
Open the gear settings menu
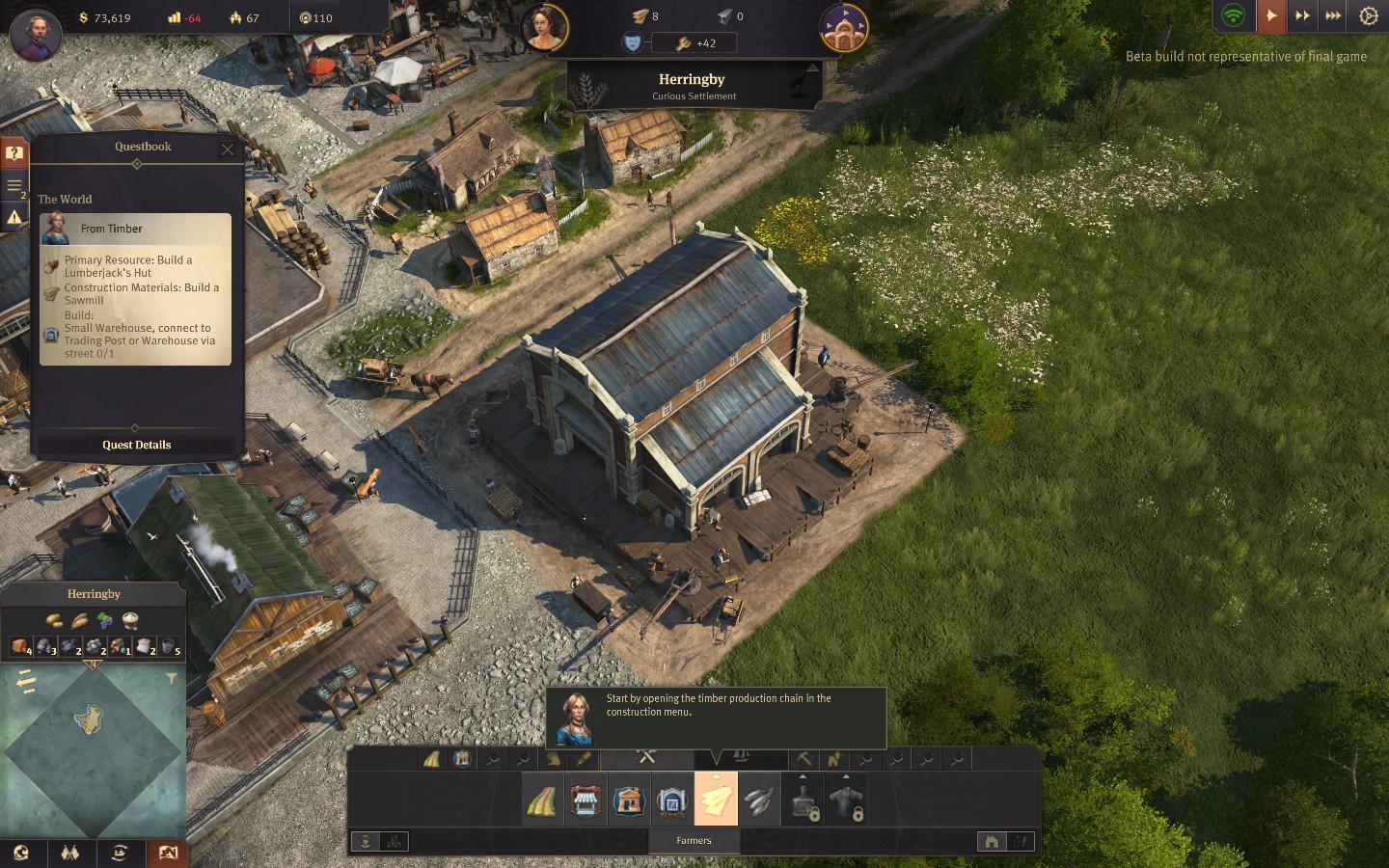(x=1368, y=15)
